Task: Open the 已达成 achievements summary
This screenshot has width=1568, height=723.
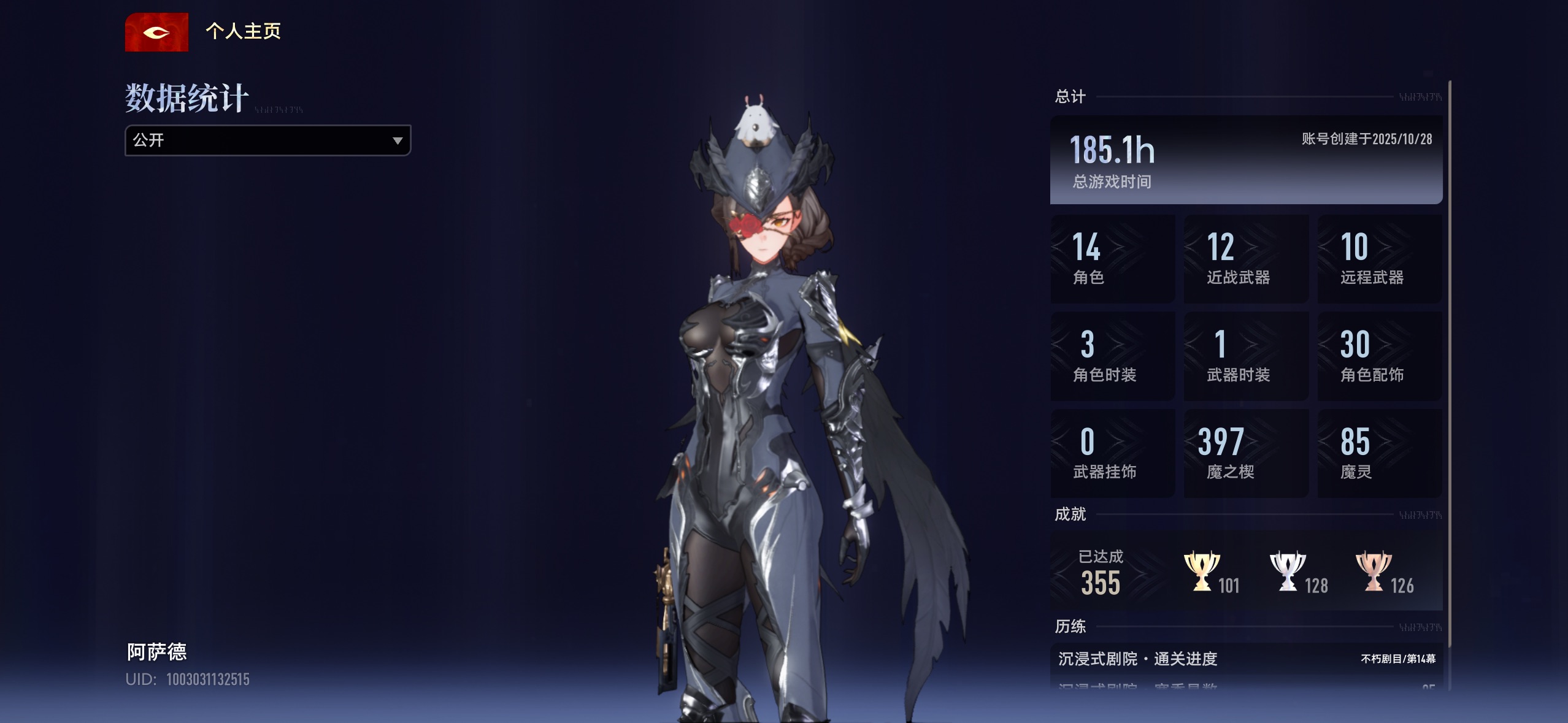Action: pos(1102,572)
